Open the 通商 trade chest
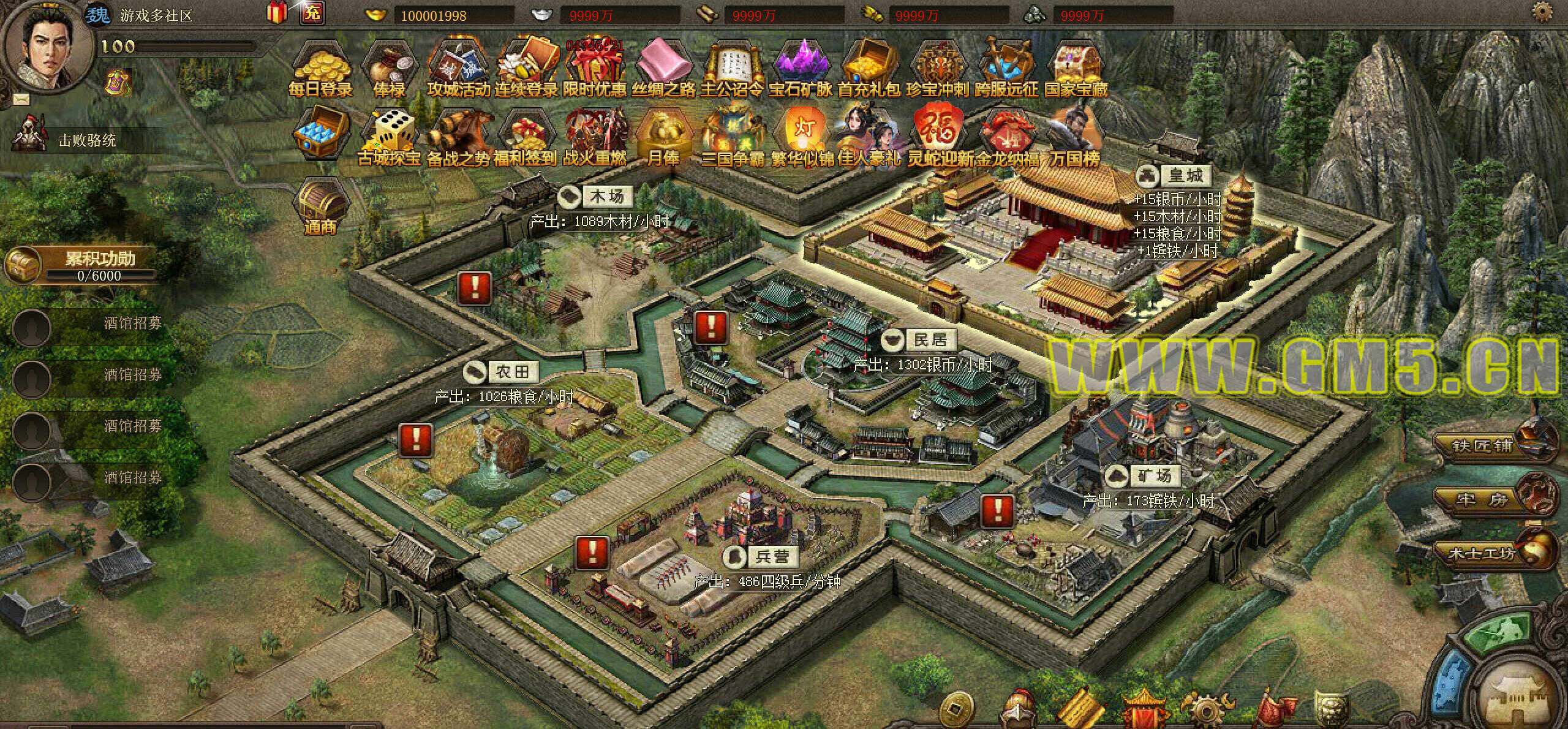This screenshot has height=729, width=1568. click(320, 205)
